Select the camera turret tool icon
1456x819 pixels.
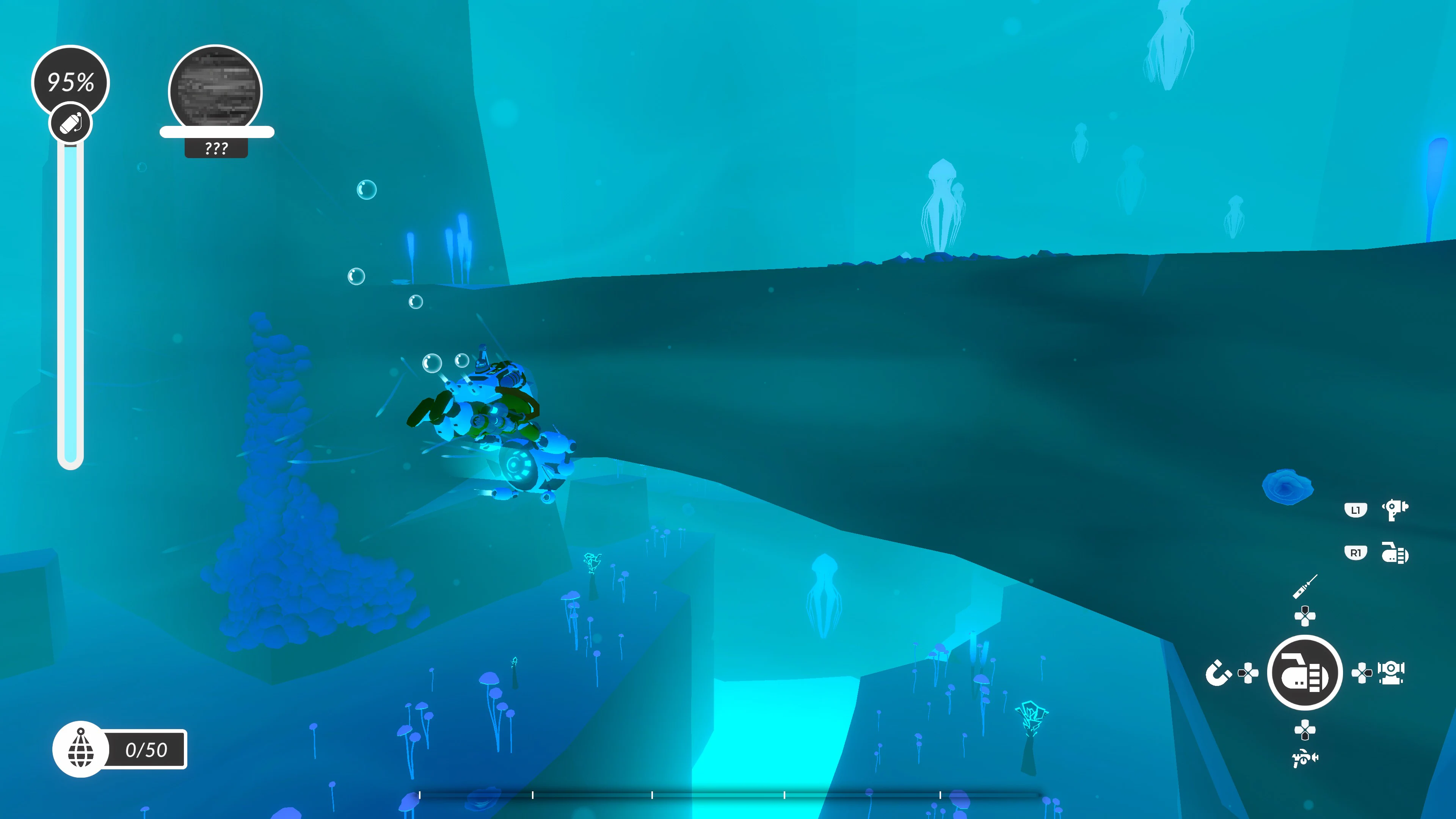point(1390,673)
